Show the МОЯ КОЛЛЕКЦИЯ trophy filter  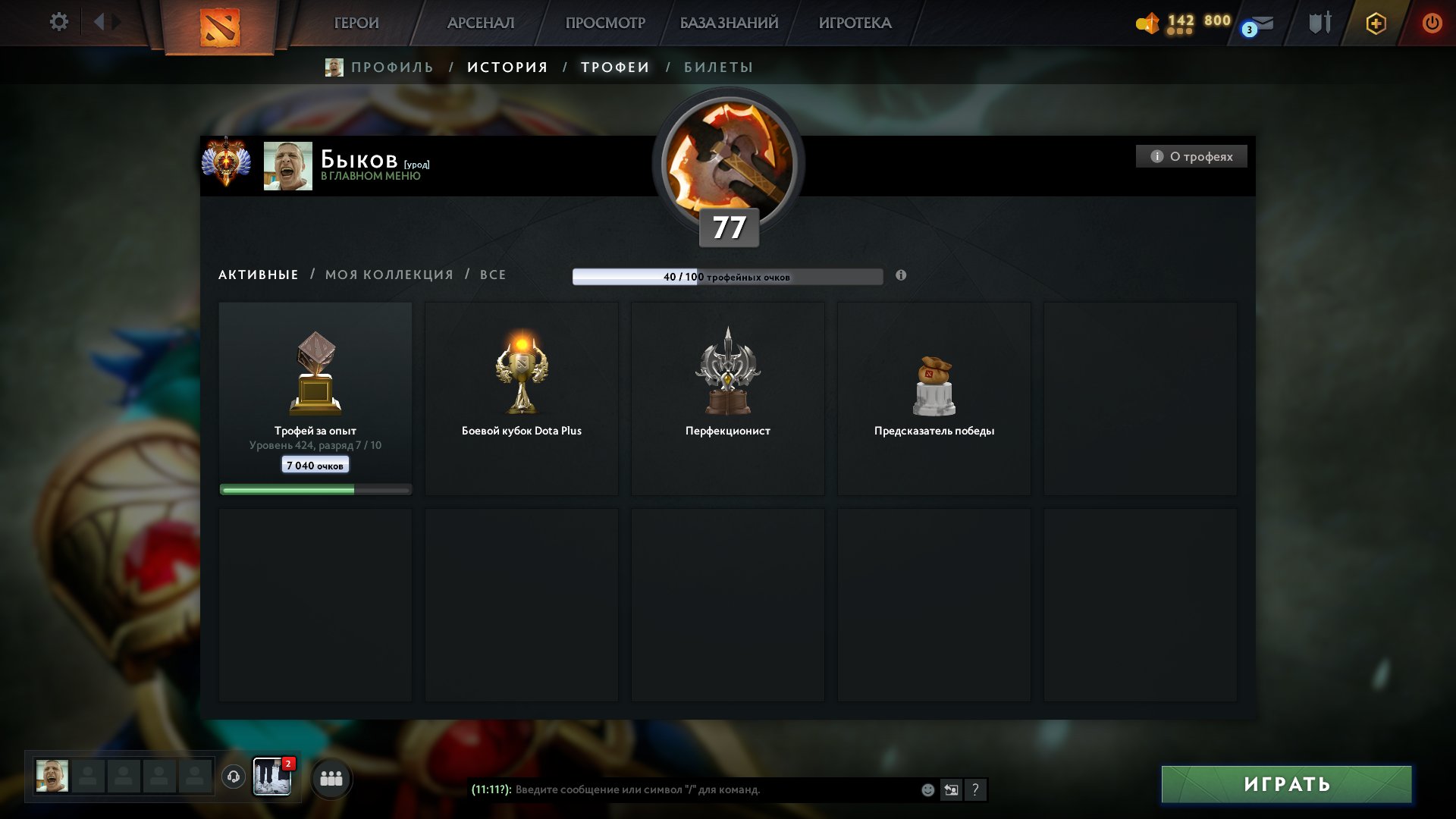pyautogui.click(x=389, y=275)
